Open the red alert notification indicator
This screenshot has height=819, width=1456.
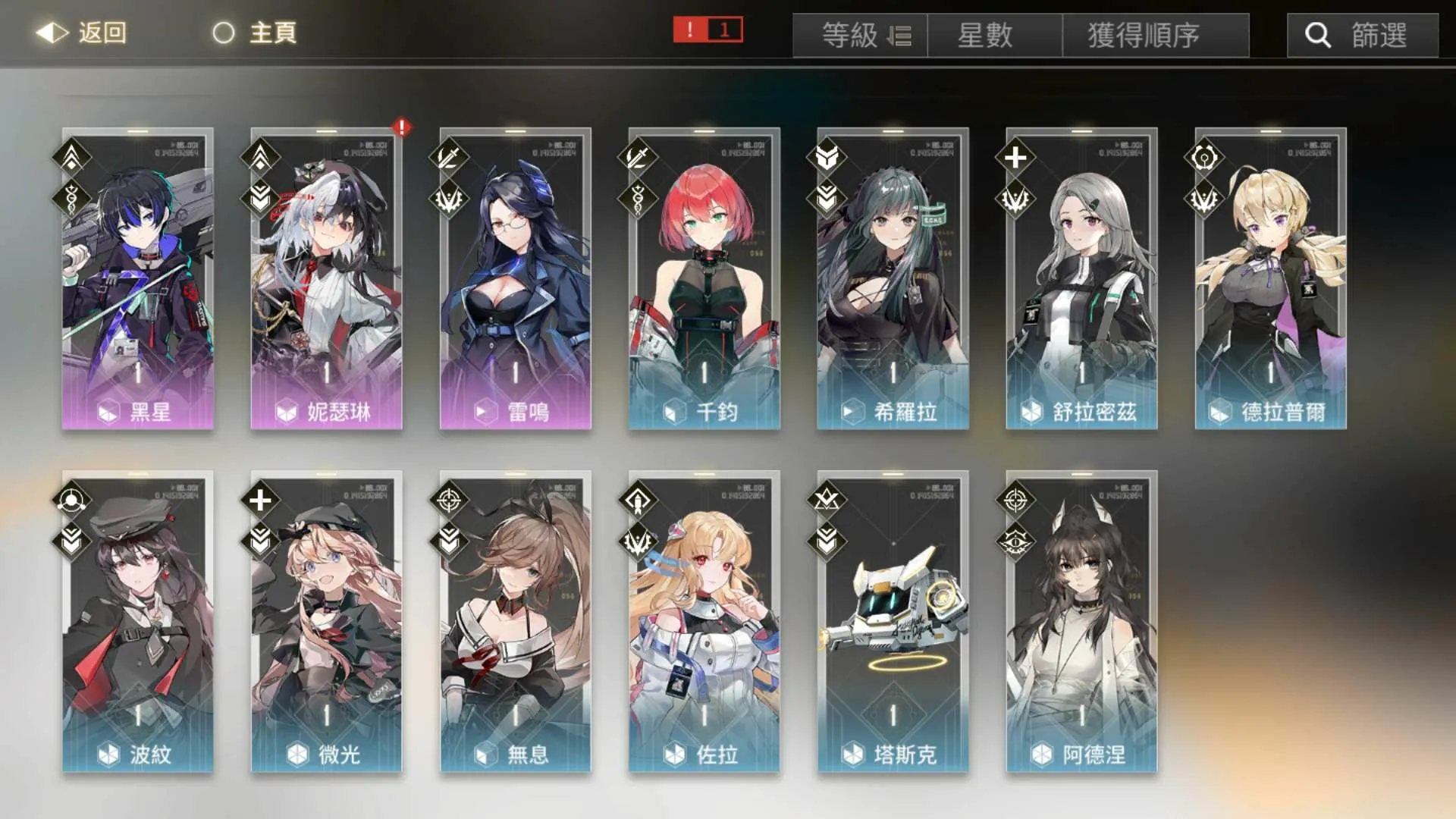tap(708, 30)
